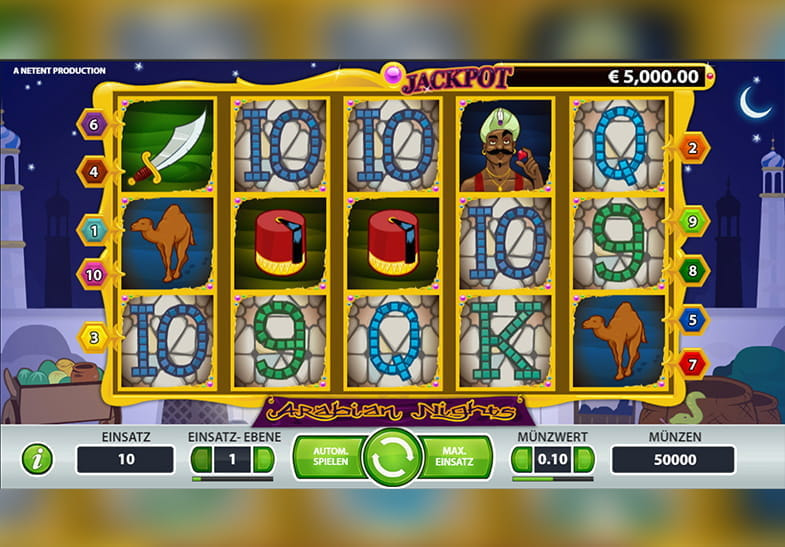Select payline 5 marker
This screenshot has height=547, width=785.
point(693,319)
